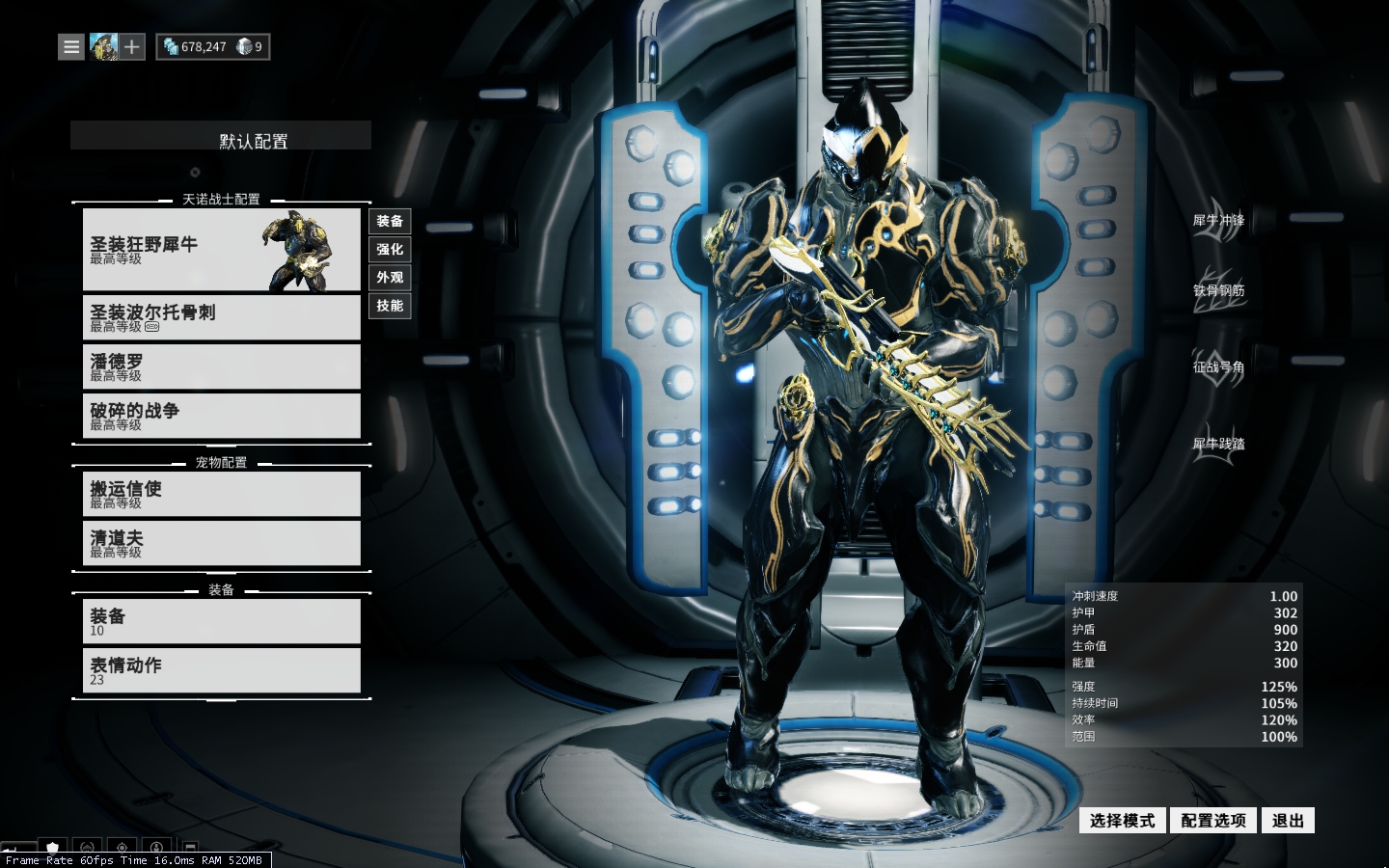
Task: Click the player avatar icon
Action: (103, 46)
